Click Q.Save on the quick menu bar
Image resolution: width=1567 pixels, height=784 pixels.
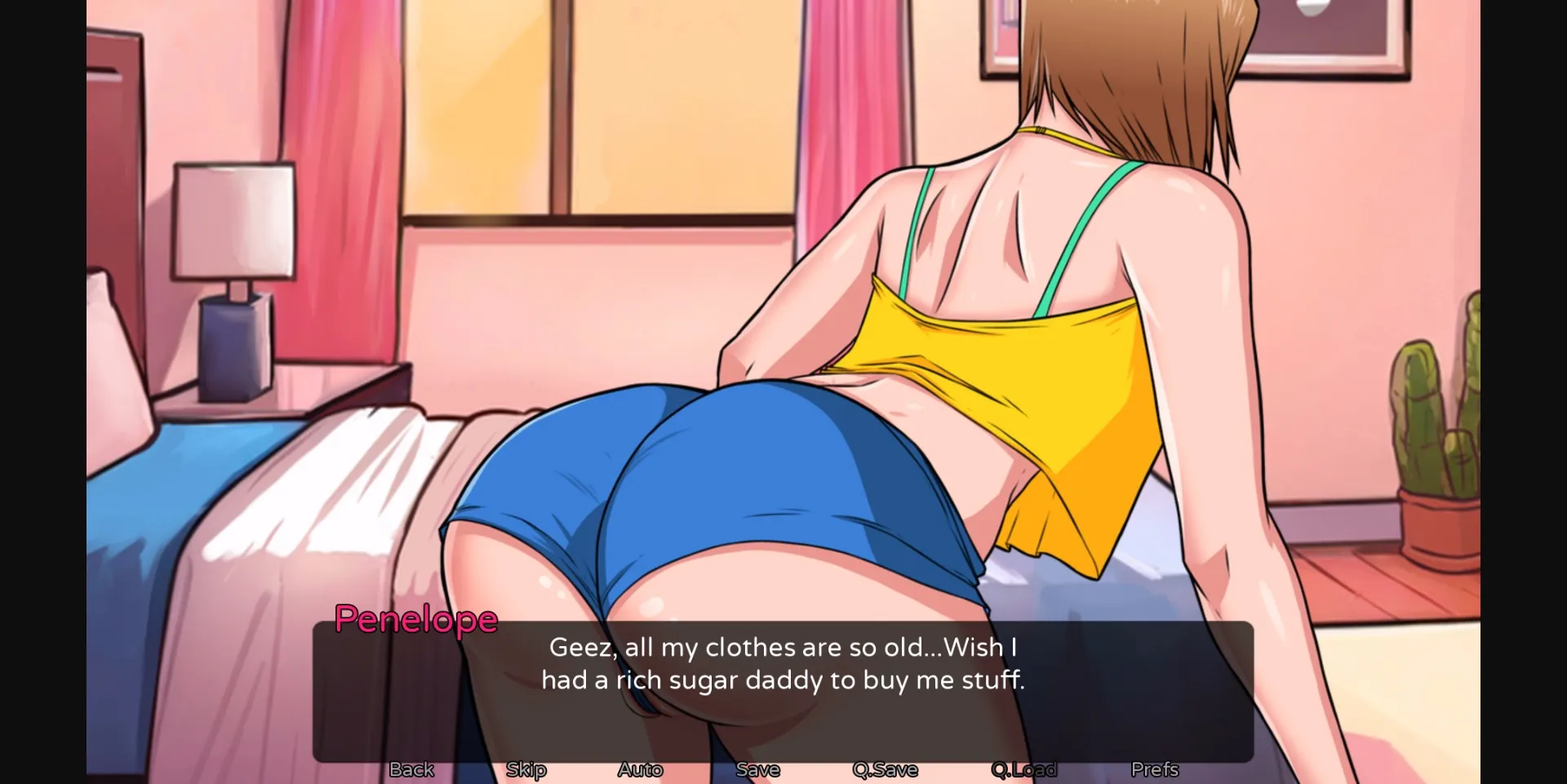click(x=886, y=768)
